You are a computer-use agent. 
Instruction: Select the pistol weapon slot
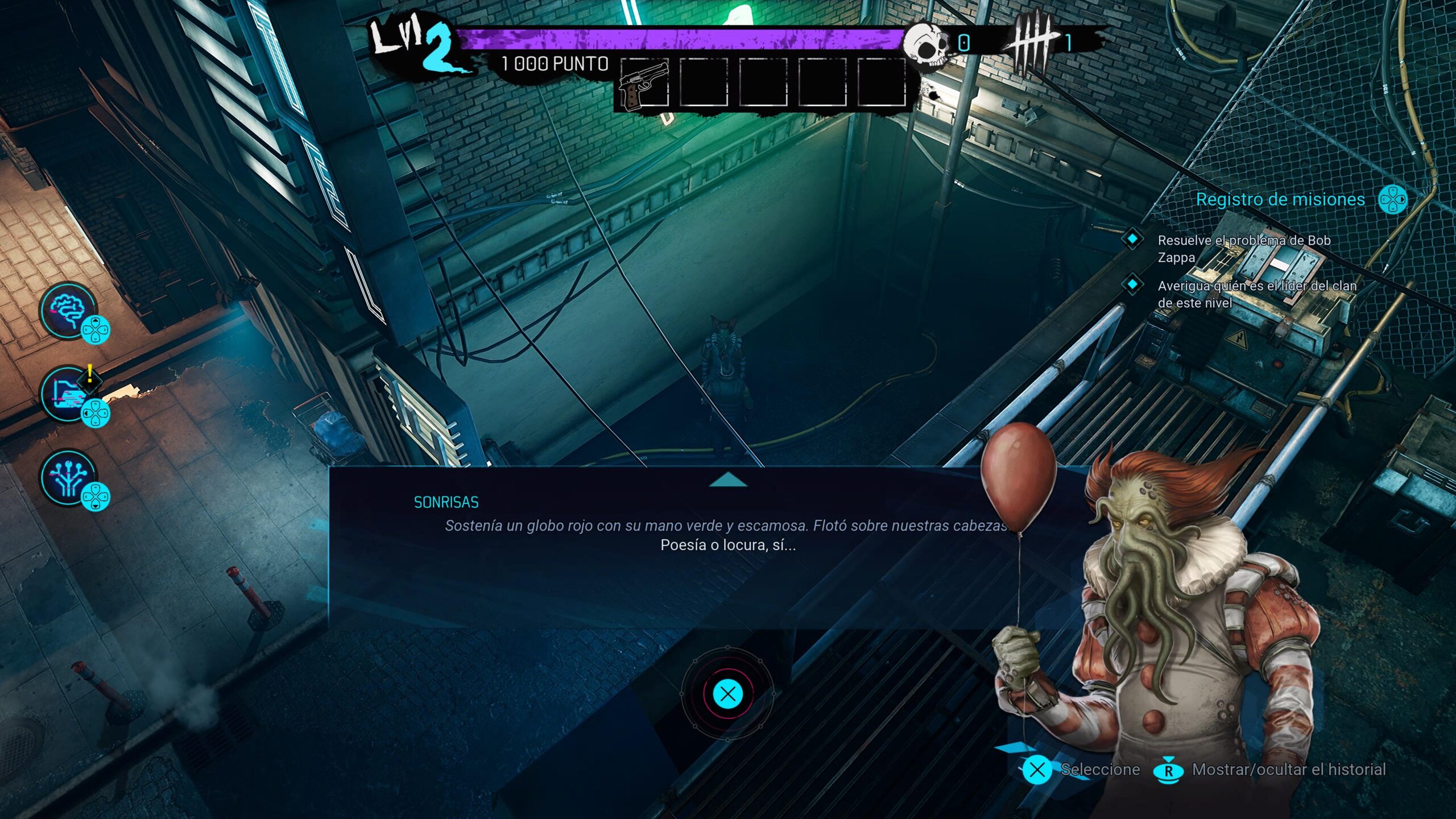[x=644, y=84]
